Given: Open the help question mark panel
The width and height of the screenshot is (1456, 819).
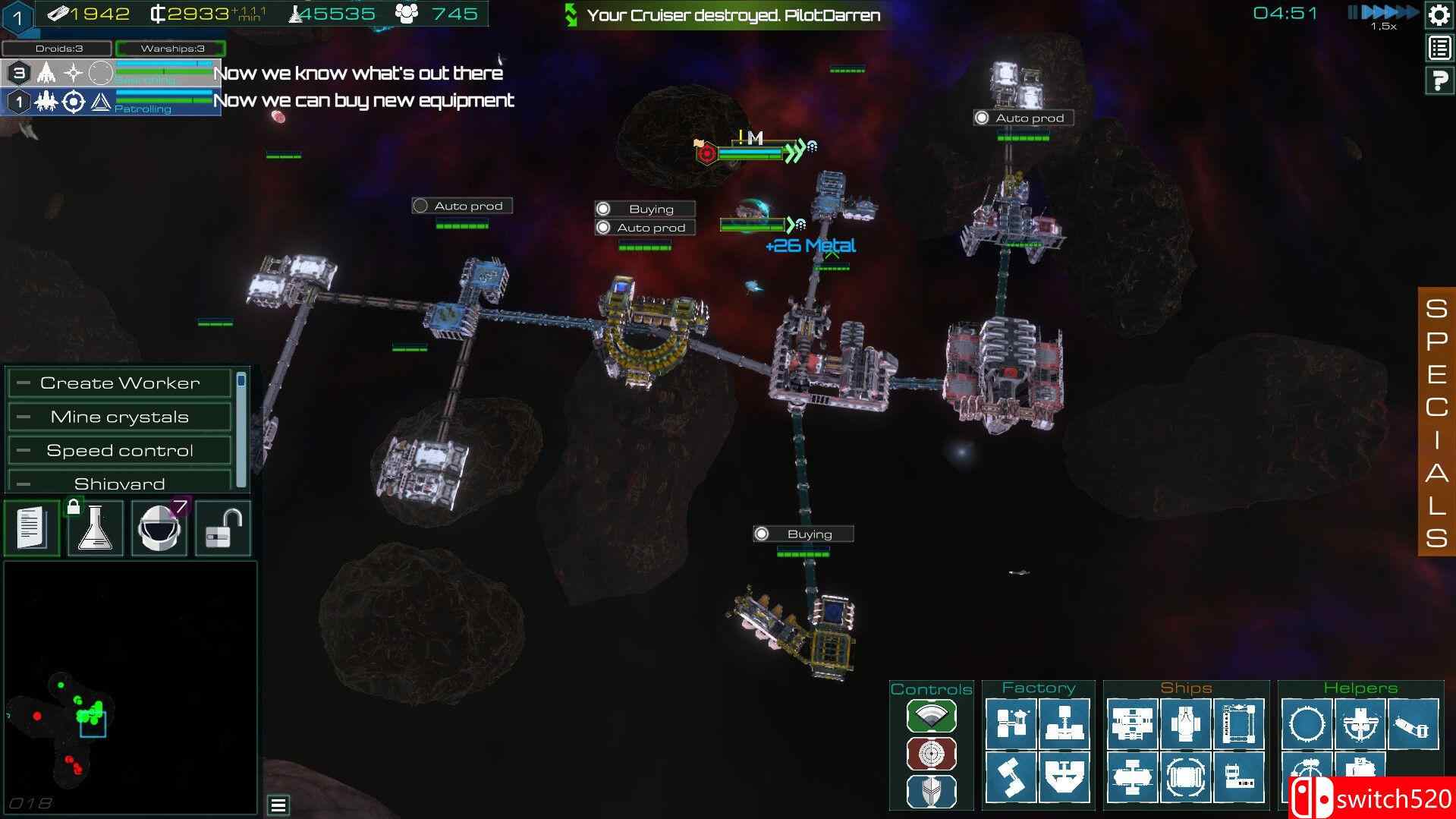Looking at the screenshot, I should [x=1439, y=80].
